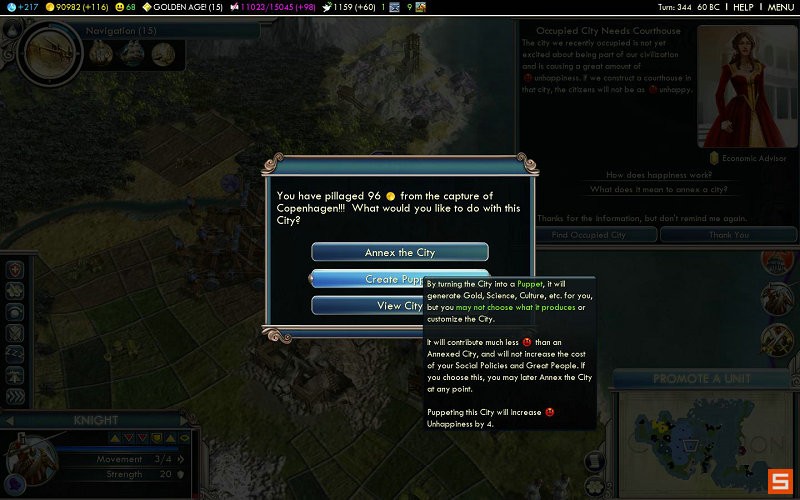
Task: Dismiss the advisor with Thank You
Action: coord(728,235)
